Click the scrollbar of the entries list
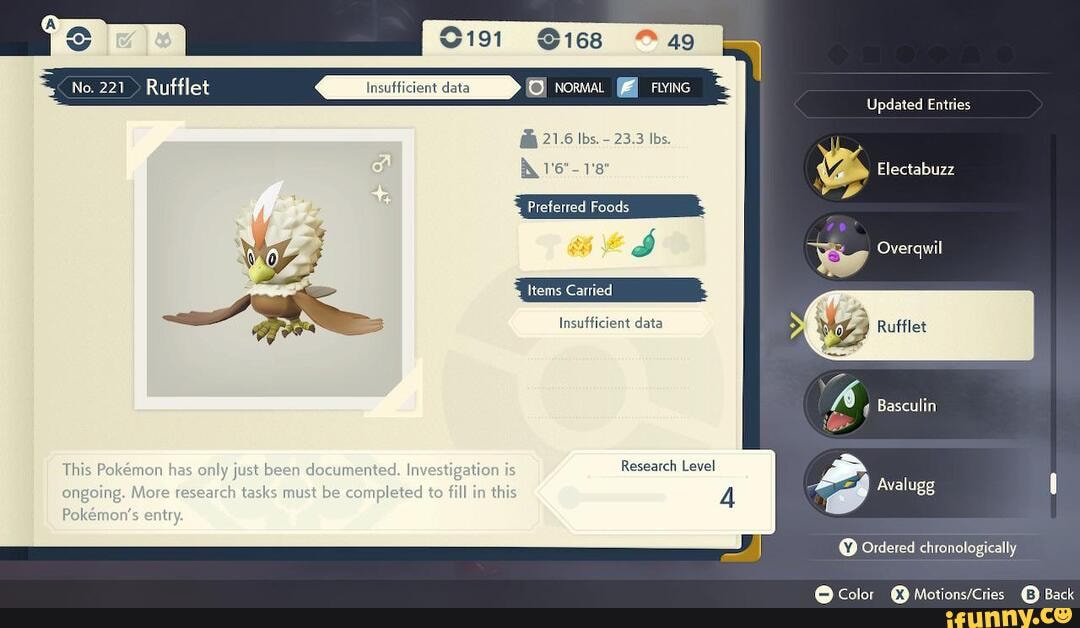The height and width of the screenshot is (628, 1080). coord(1052,485)
